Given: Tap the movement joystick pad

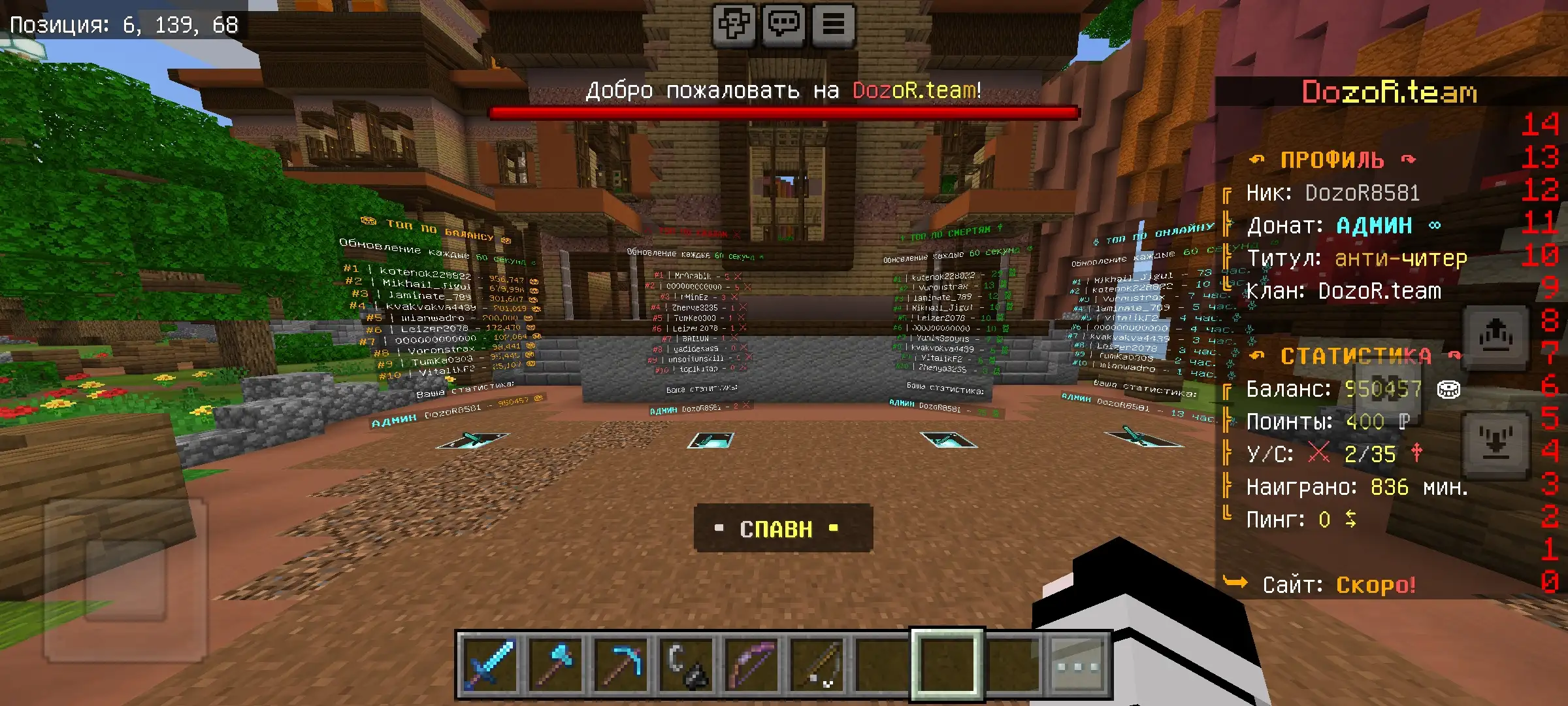Looking at the screenshot, I should click(x=125, y=579).
